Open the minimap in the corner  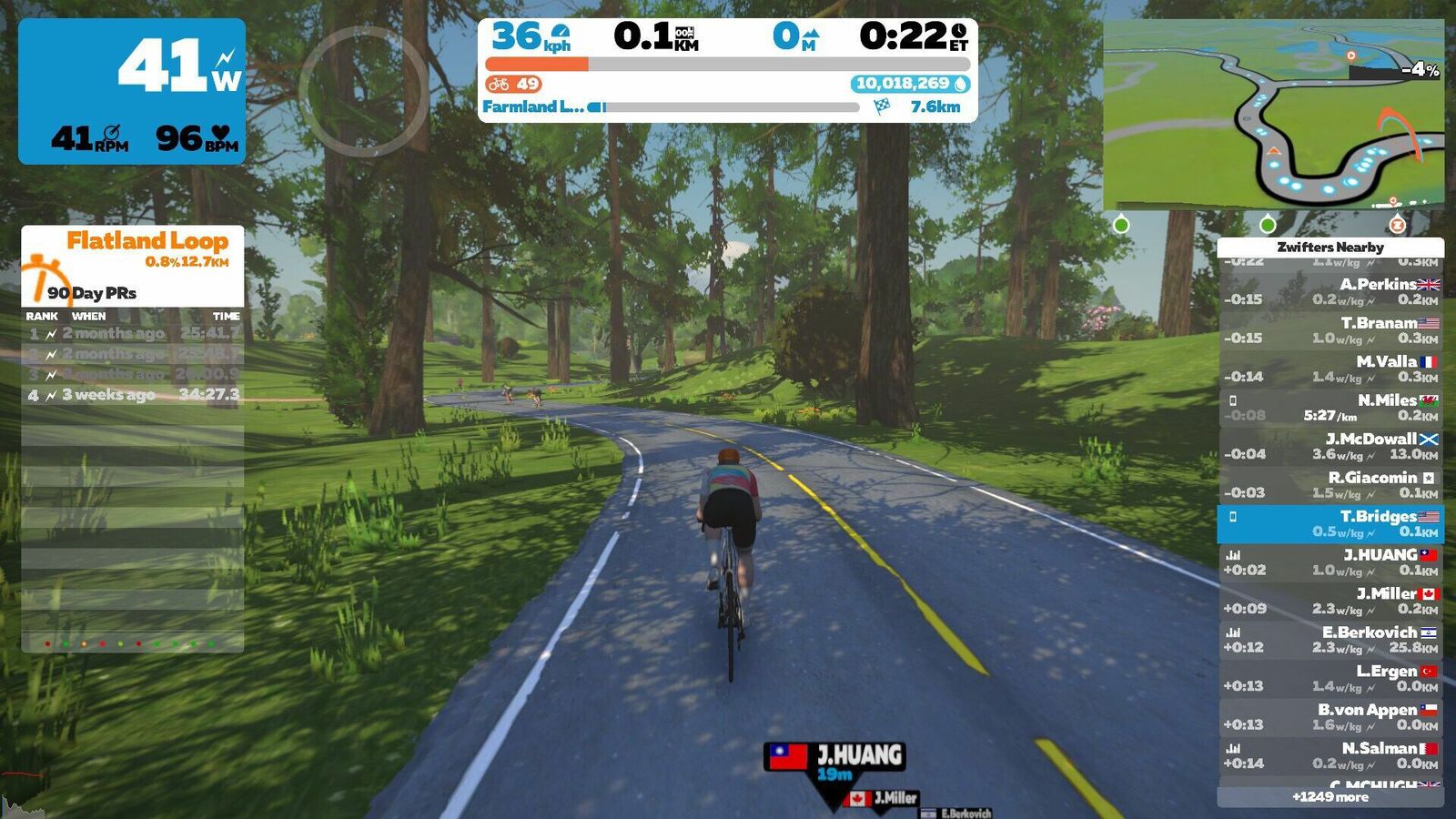[1272, 115]
